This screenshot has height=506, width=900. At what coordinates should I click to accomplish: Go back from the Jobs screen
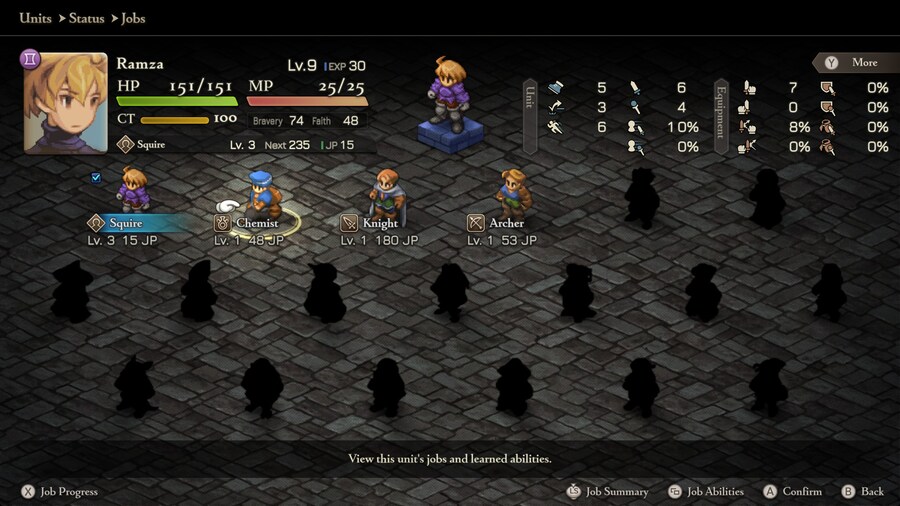pos(863,492)
